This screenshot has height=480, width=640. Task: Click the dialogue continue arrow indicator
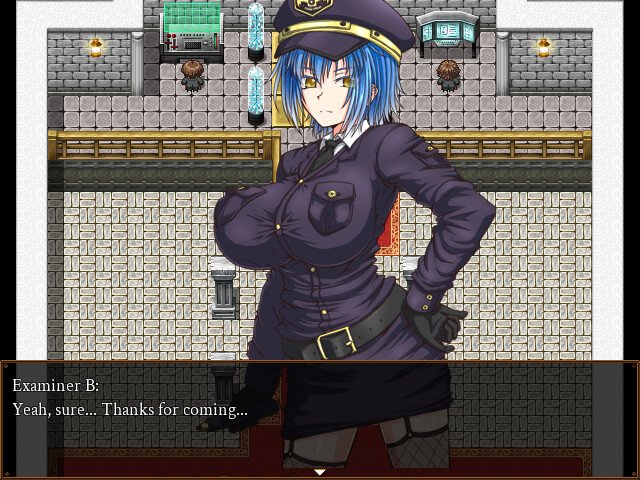pos(320,471)
